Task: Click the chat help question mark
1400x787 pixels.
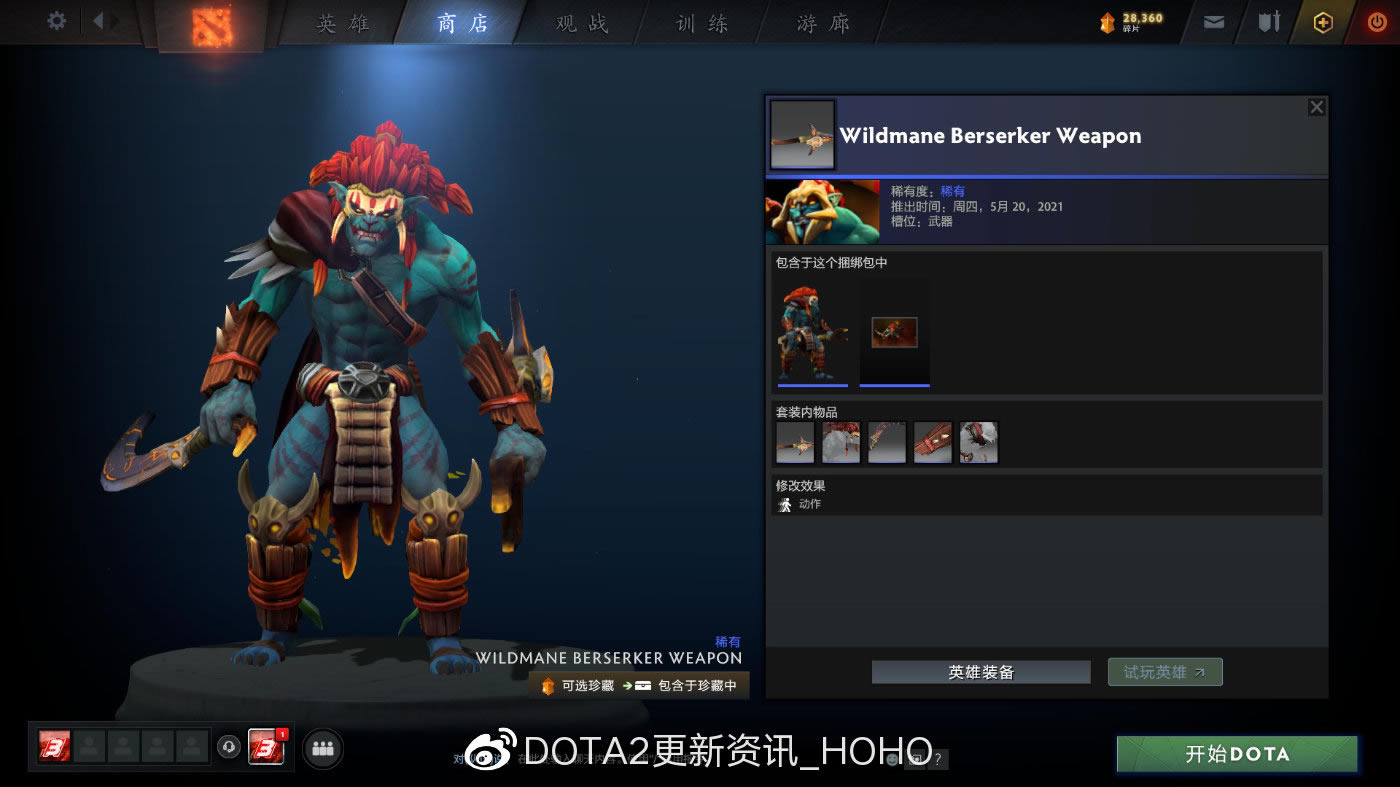Action: point(936,761)
